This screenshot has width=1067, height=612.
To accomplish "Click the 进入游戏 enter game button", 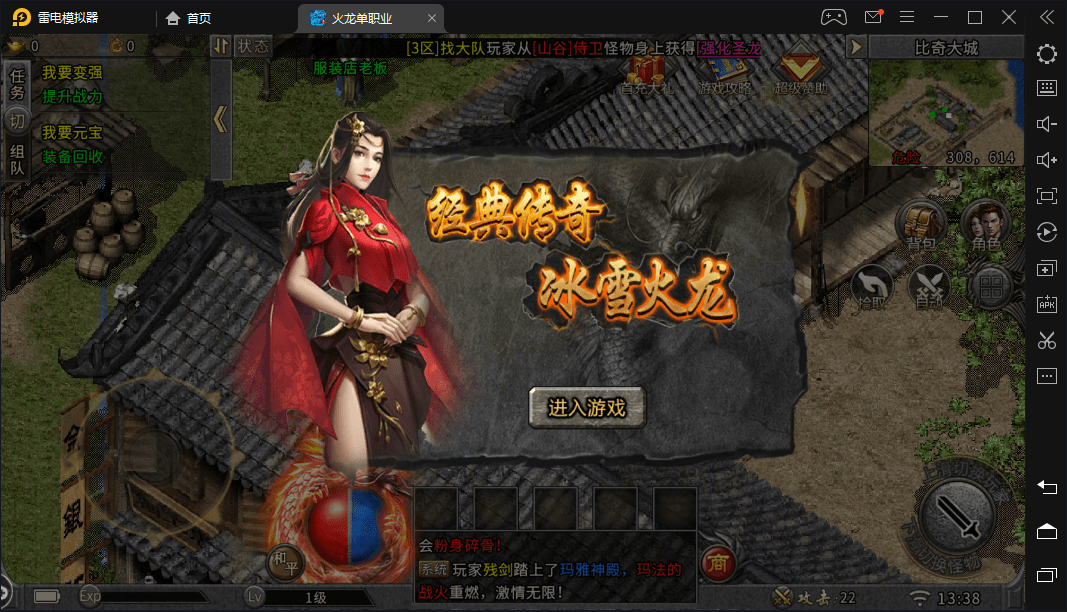I will click(587, 408).
